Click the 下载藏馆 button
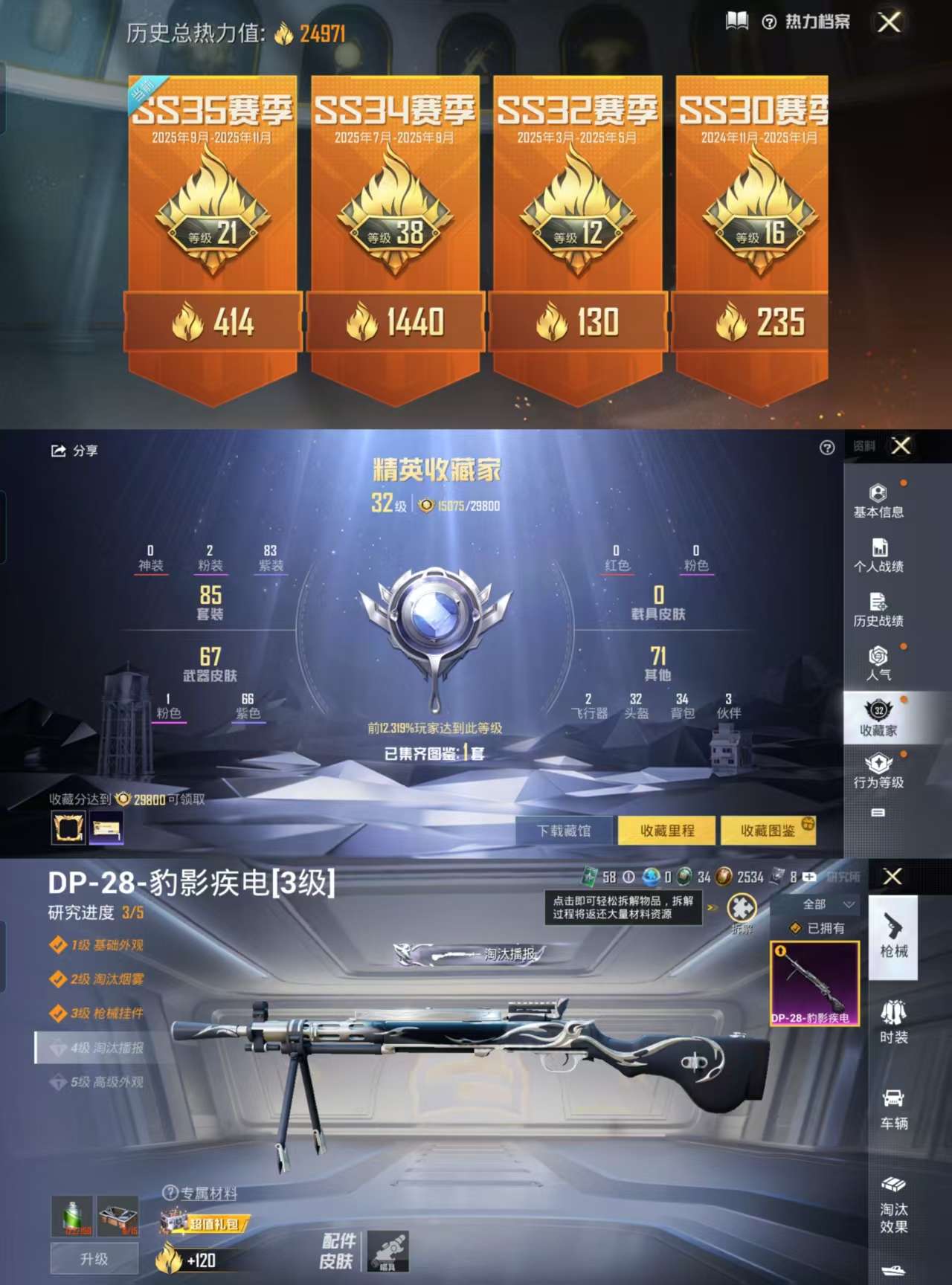This screenshot has height=1285, width=952. pyautogui.click(x=565, y=831)
